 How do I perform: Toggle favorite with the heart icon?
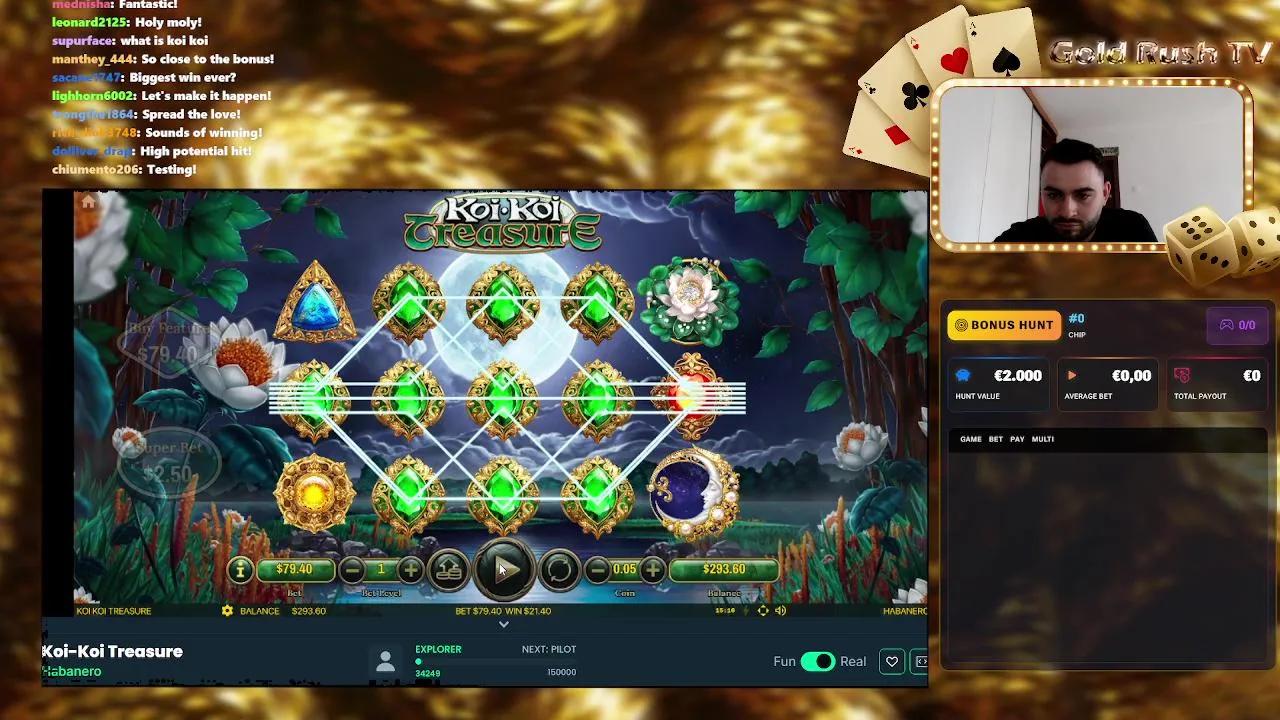(891, 661)
